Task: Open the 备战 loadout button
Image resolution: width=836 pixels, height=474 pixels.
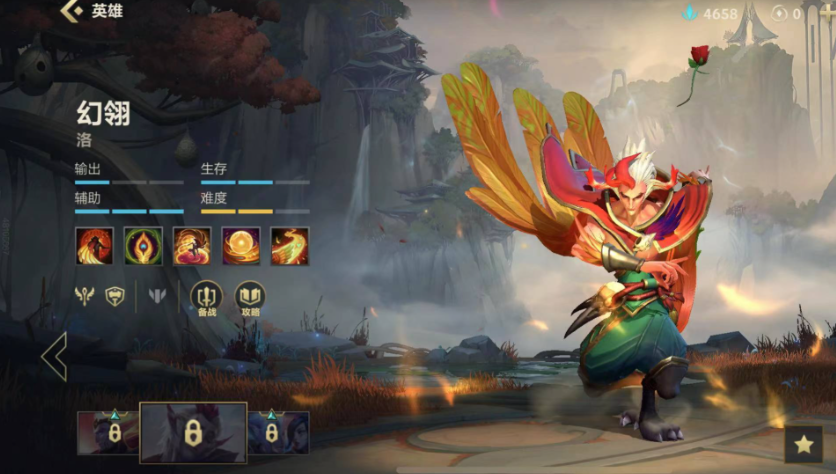Action: pyautogui.click(x=206, y=297)
